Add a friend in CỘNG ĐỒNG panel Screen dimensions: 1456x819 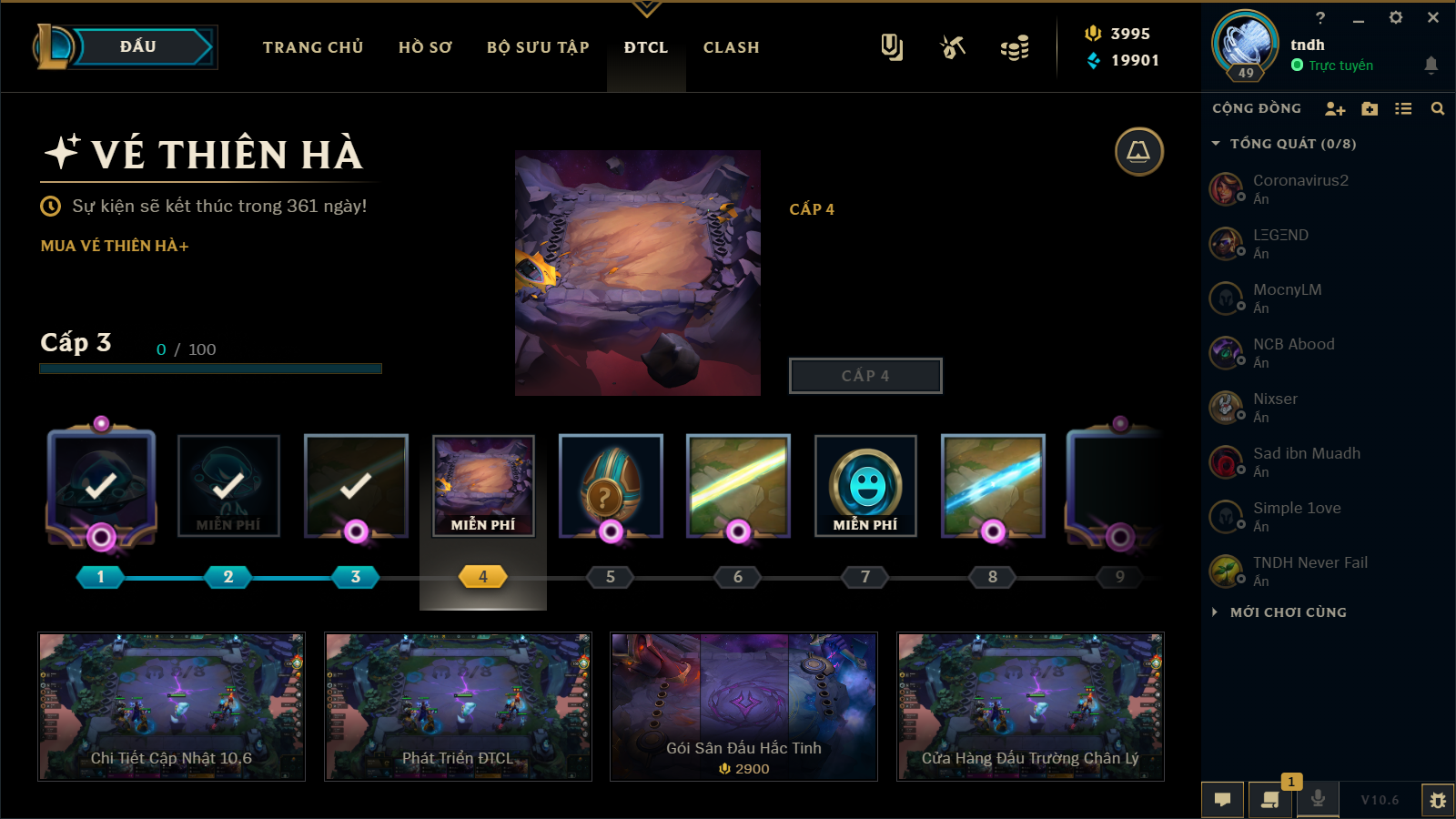coord(1334,109)
